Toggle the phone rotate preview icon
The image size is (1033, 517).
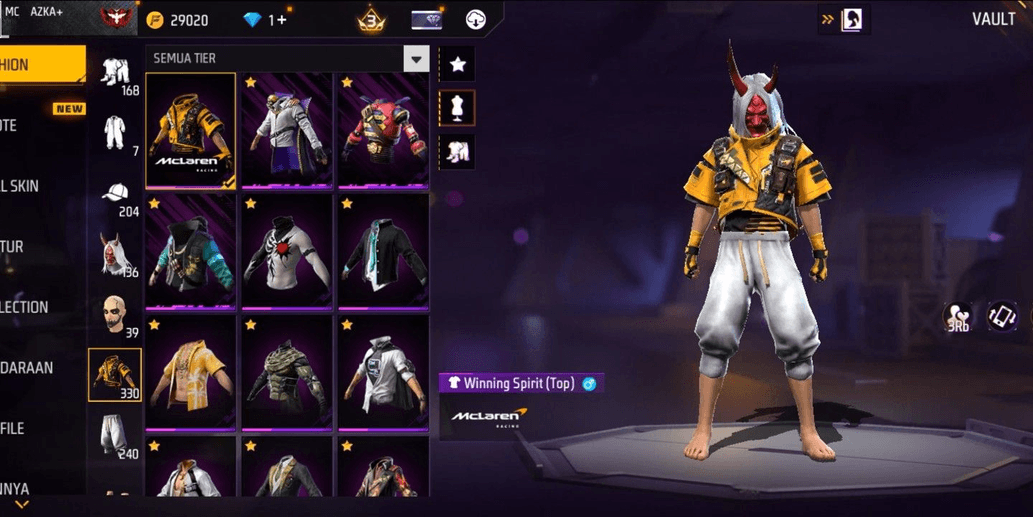point(1002,317)
